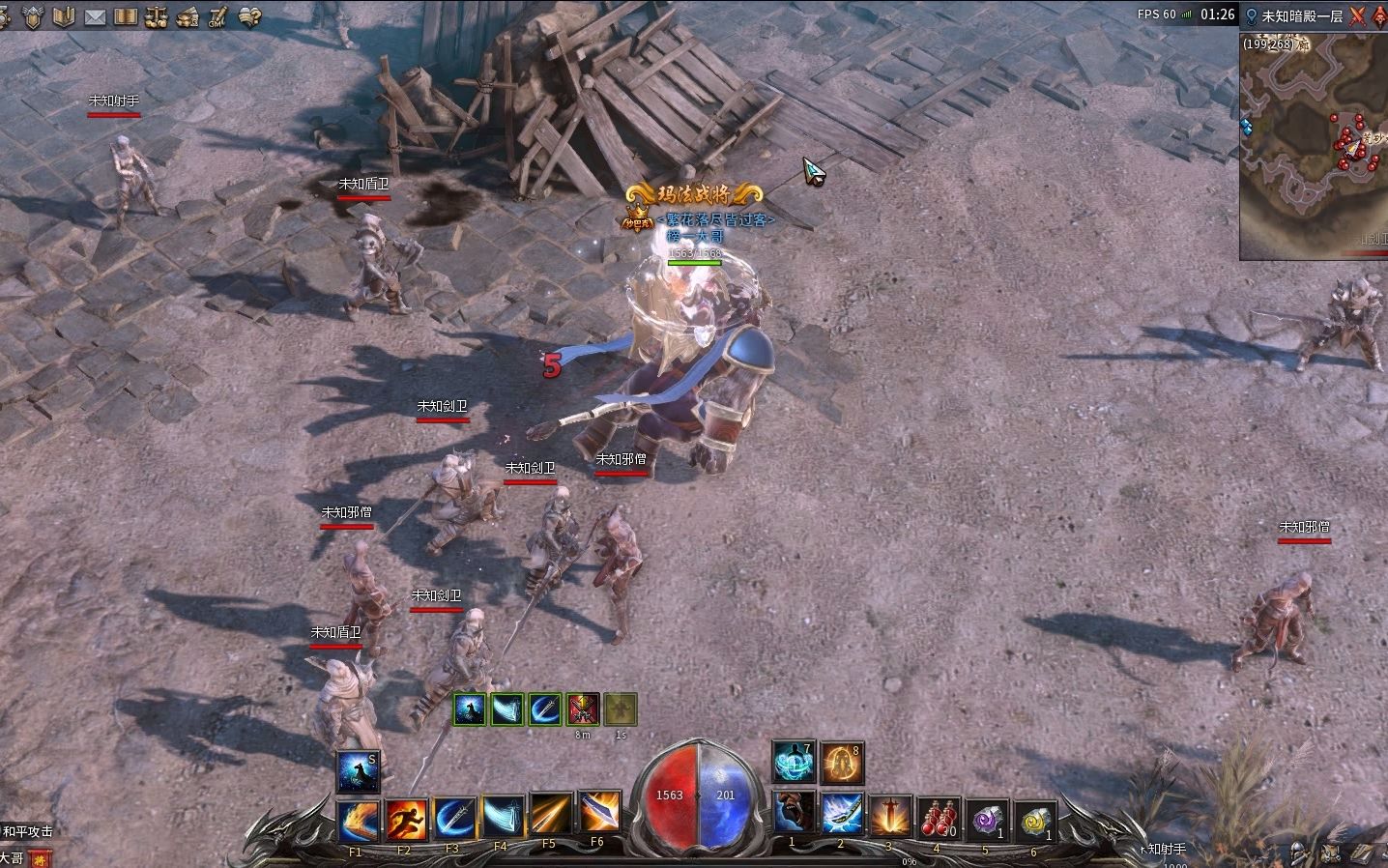Image resolution: width=1388 pixels, height=868 pixels.
Task: Open the mail envelope icon
Action: [95, 16]
